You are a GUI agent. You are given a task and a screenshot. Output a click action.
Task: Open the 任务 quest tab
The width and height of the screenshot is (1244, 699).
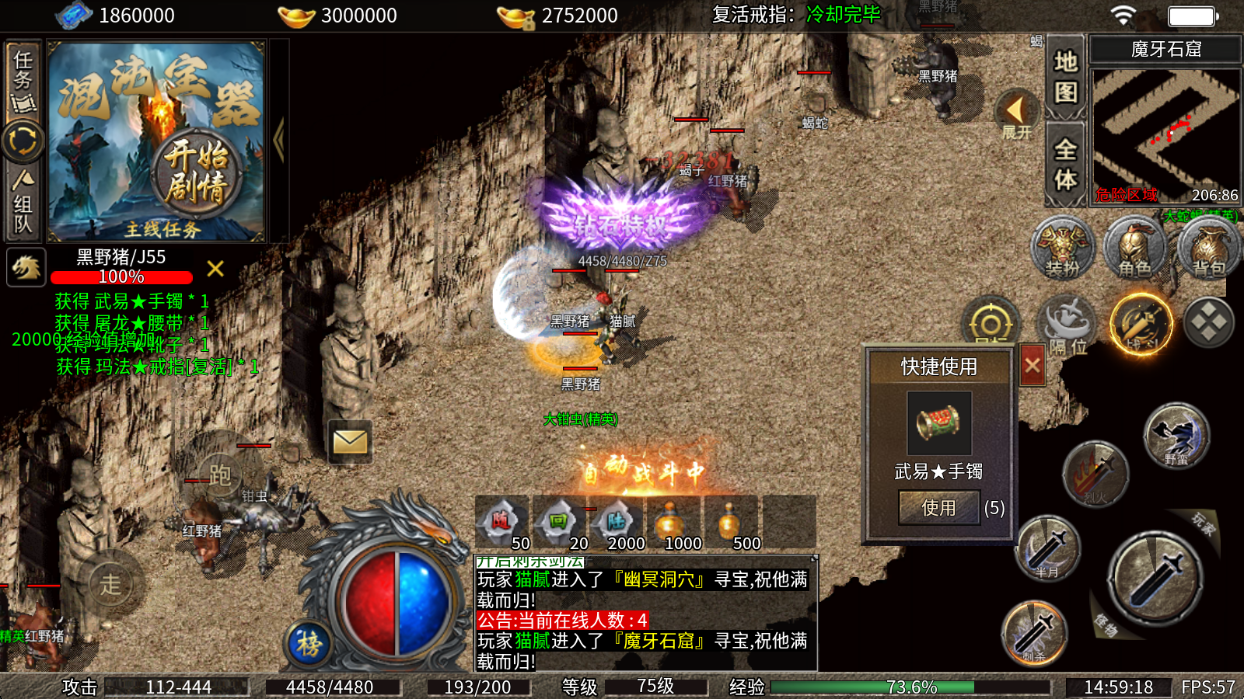click(x=22, y=78)
